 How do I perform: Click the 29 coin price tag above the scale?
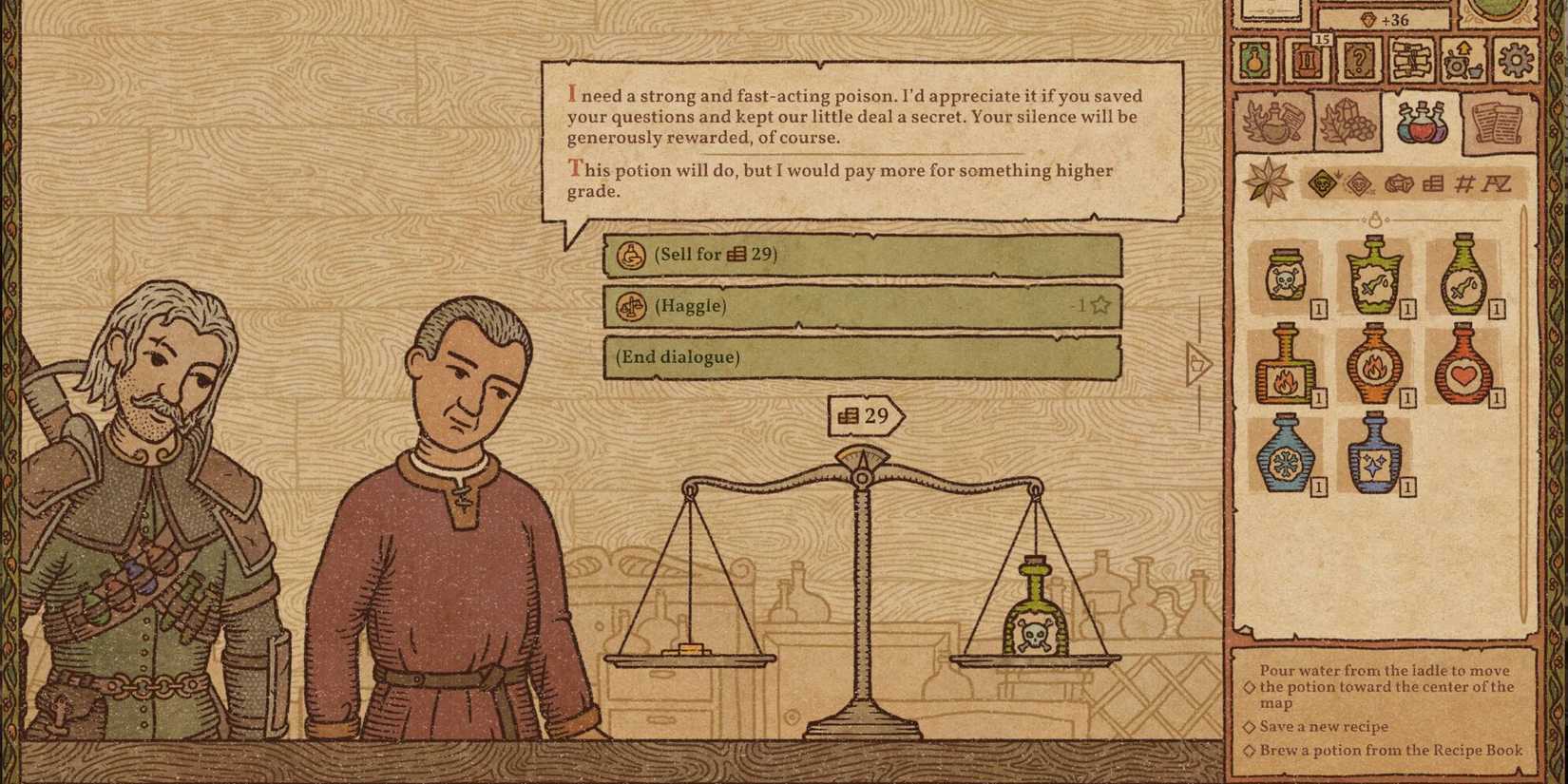[865, 415]
